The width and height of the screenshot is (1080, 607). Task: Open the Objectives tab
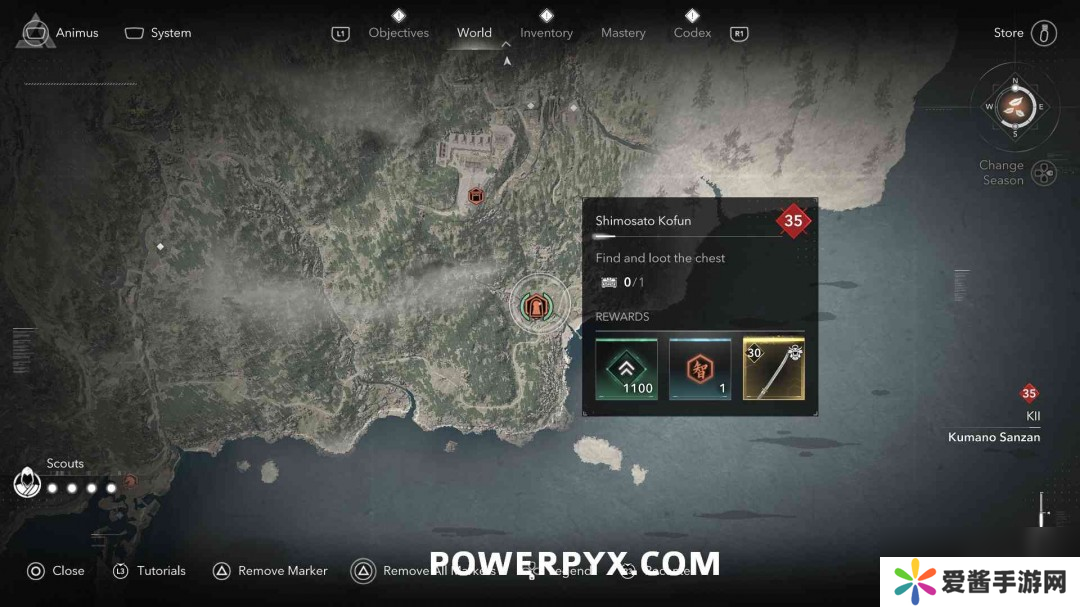pyautogui.click(x=398, y=33)
